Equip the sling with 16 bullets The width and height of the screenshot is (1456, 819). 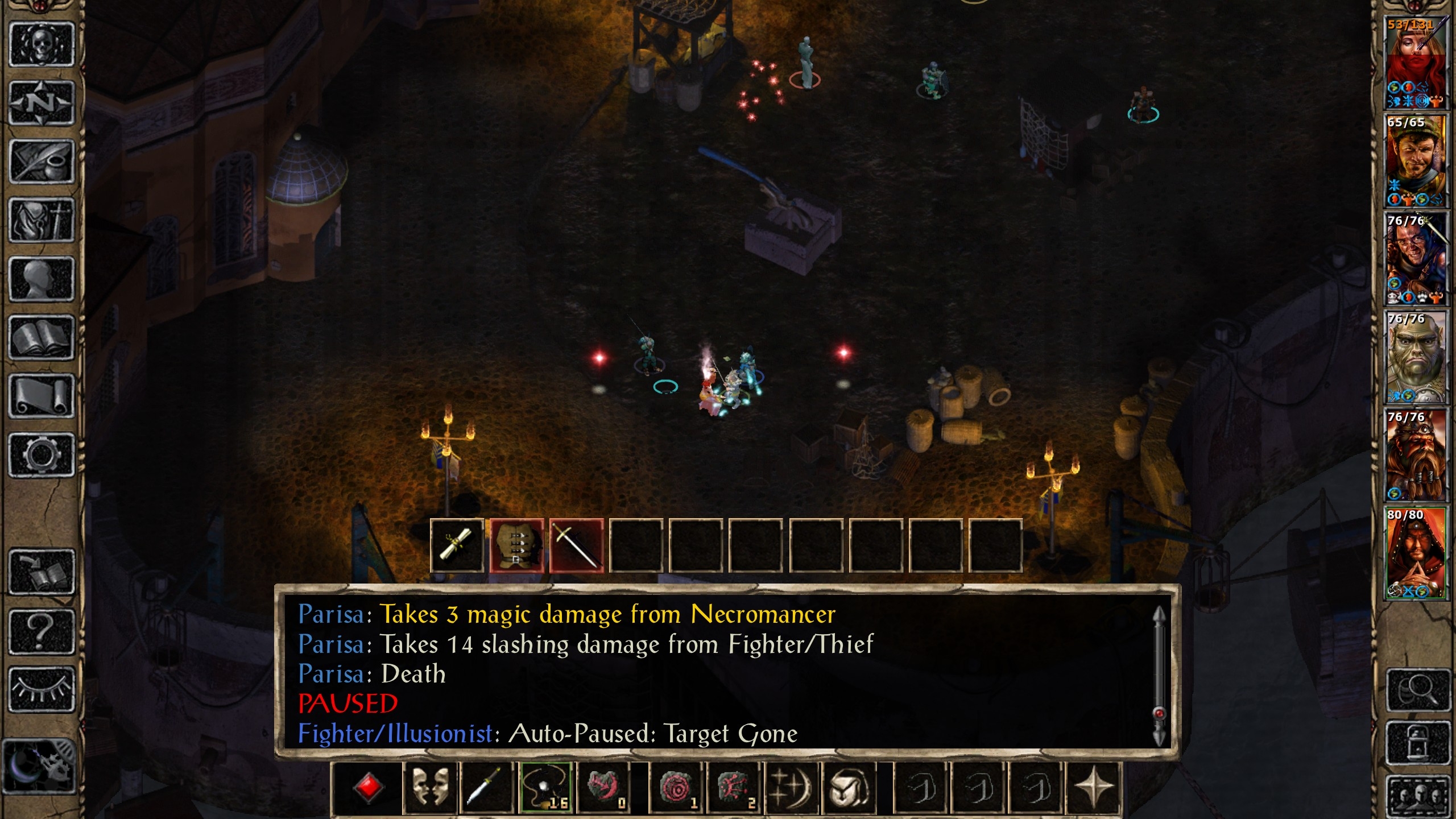coord(545,788)
